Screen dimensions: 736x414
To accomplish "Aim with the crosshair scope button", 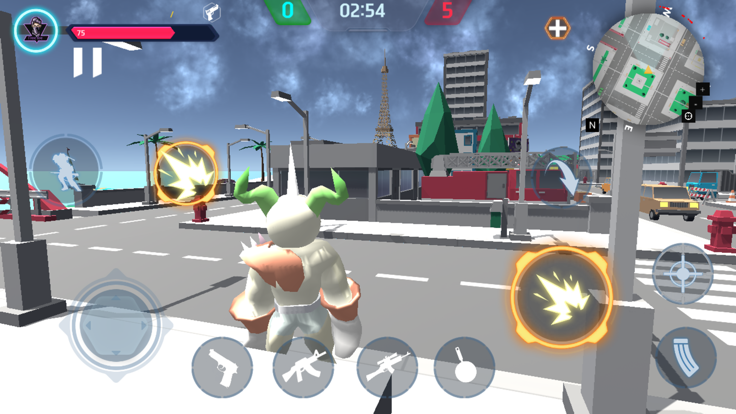I will (x=682, y=273).
